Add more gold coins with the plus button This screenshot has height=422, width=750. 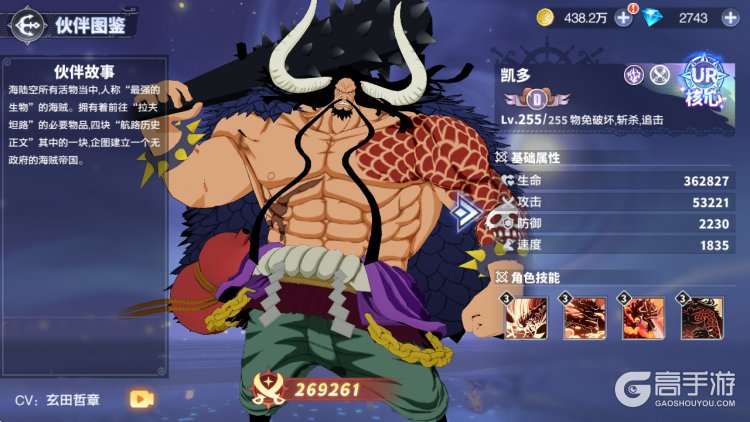(623, 17)
